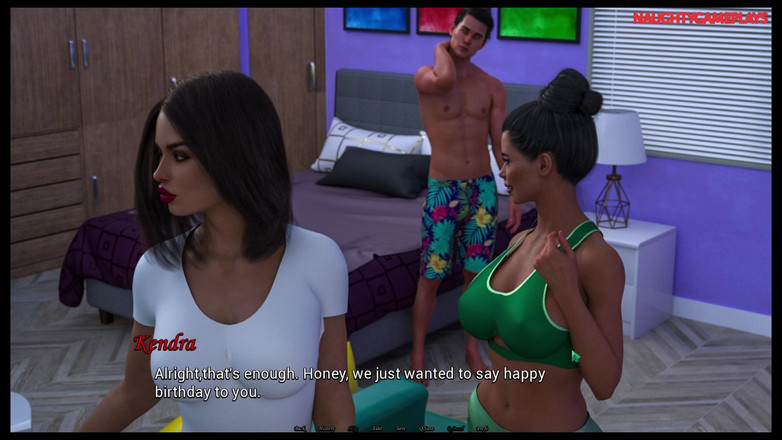The image size is (782, 440).
Task: Activate Skip in the quick menu
Action: tap(353, 429)
